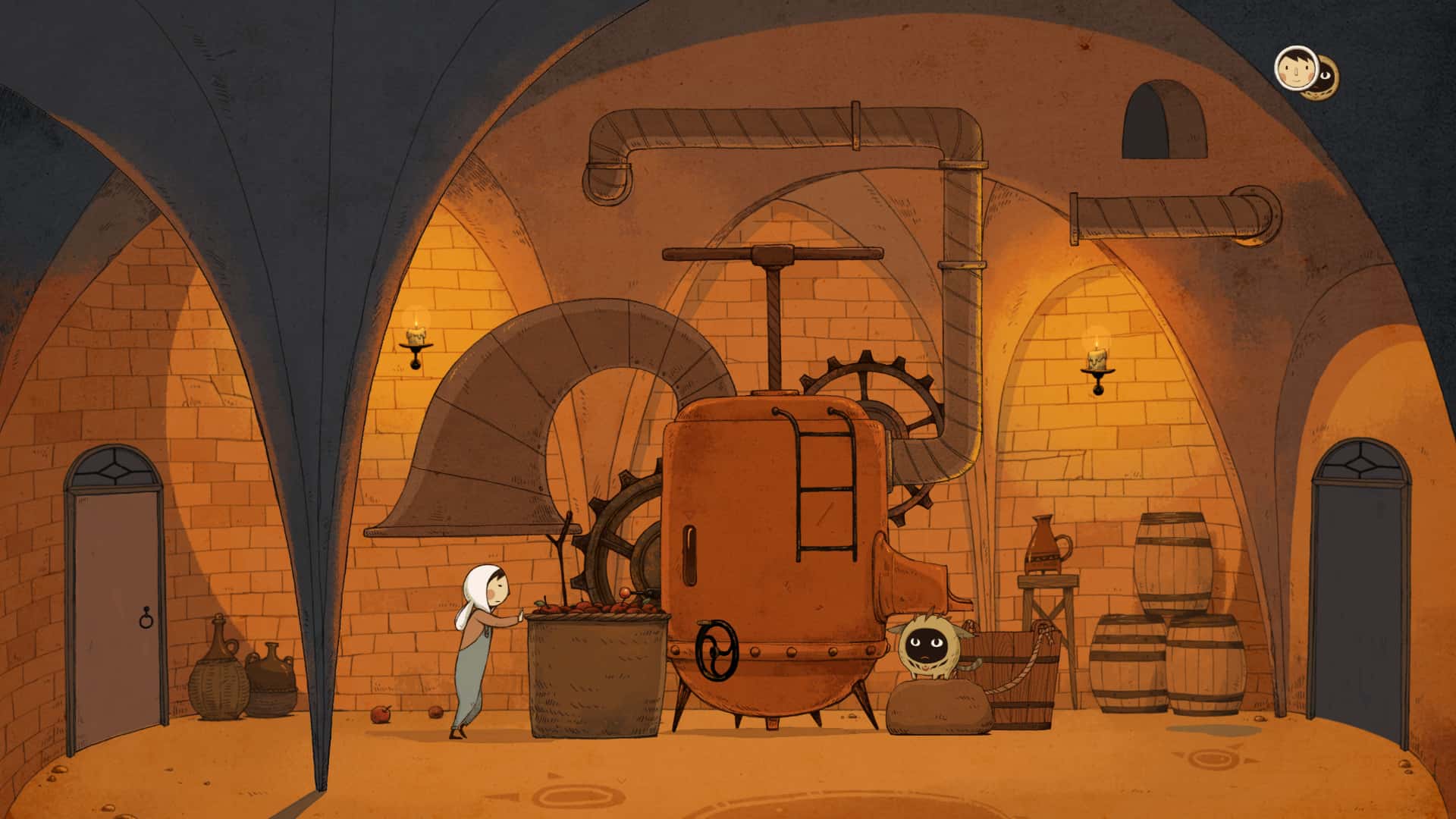Select the boy pushing the apple cart
The height and width of the screenshot is (819, 1456).
point(478,645)
